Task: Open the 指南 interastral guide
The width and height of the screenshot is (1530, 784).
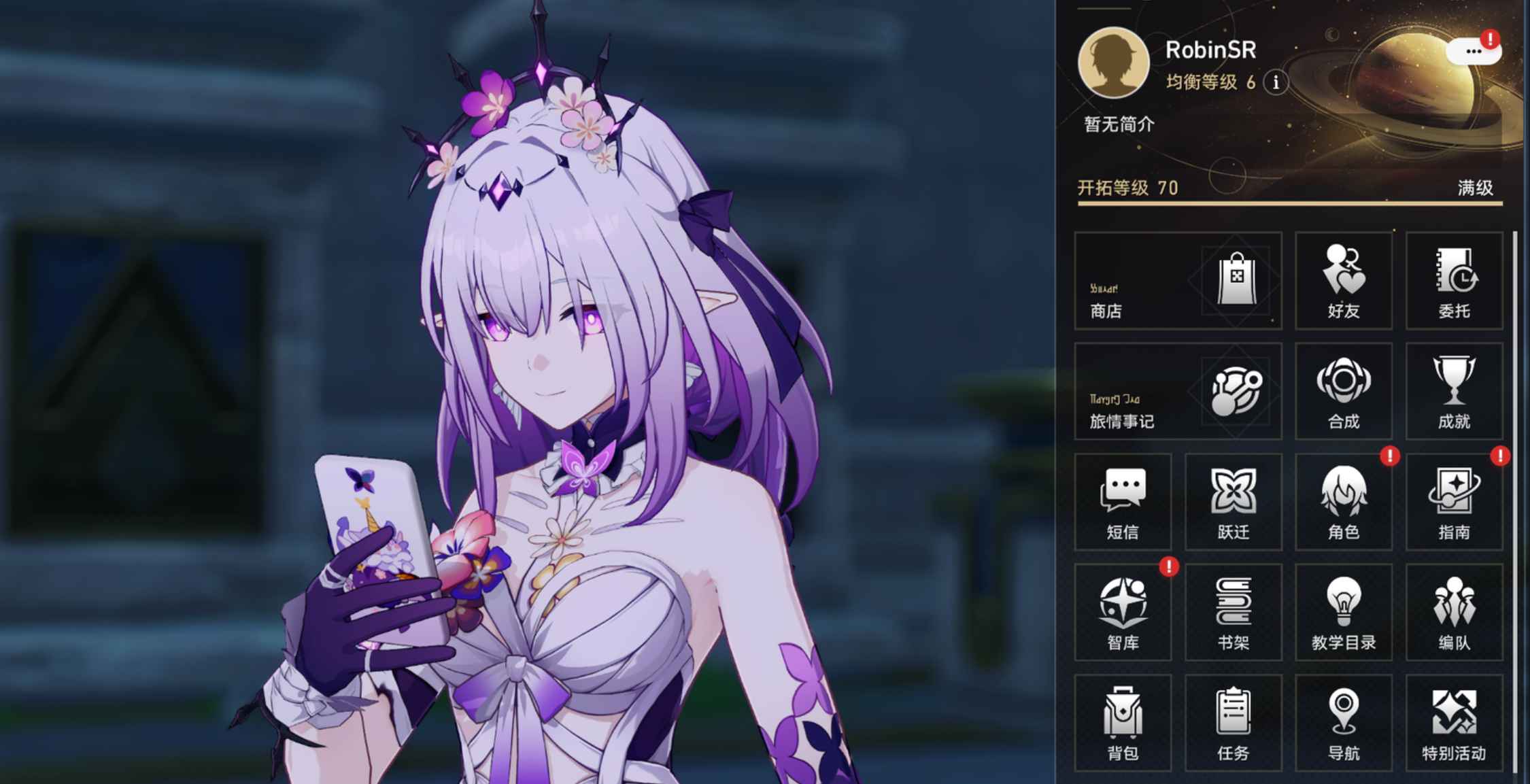Action: point(1454,501)
